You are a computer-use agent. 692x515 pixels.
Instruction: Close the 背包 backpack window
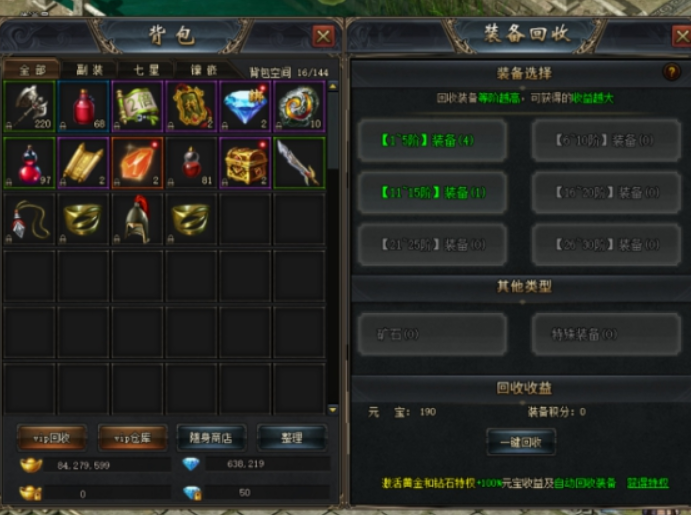click(x=323, y=37)
